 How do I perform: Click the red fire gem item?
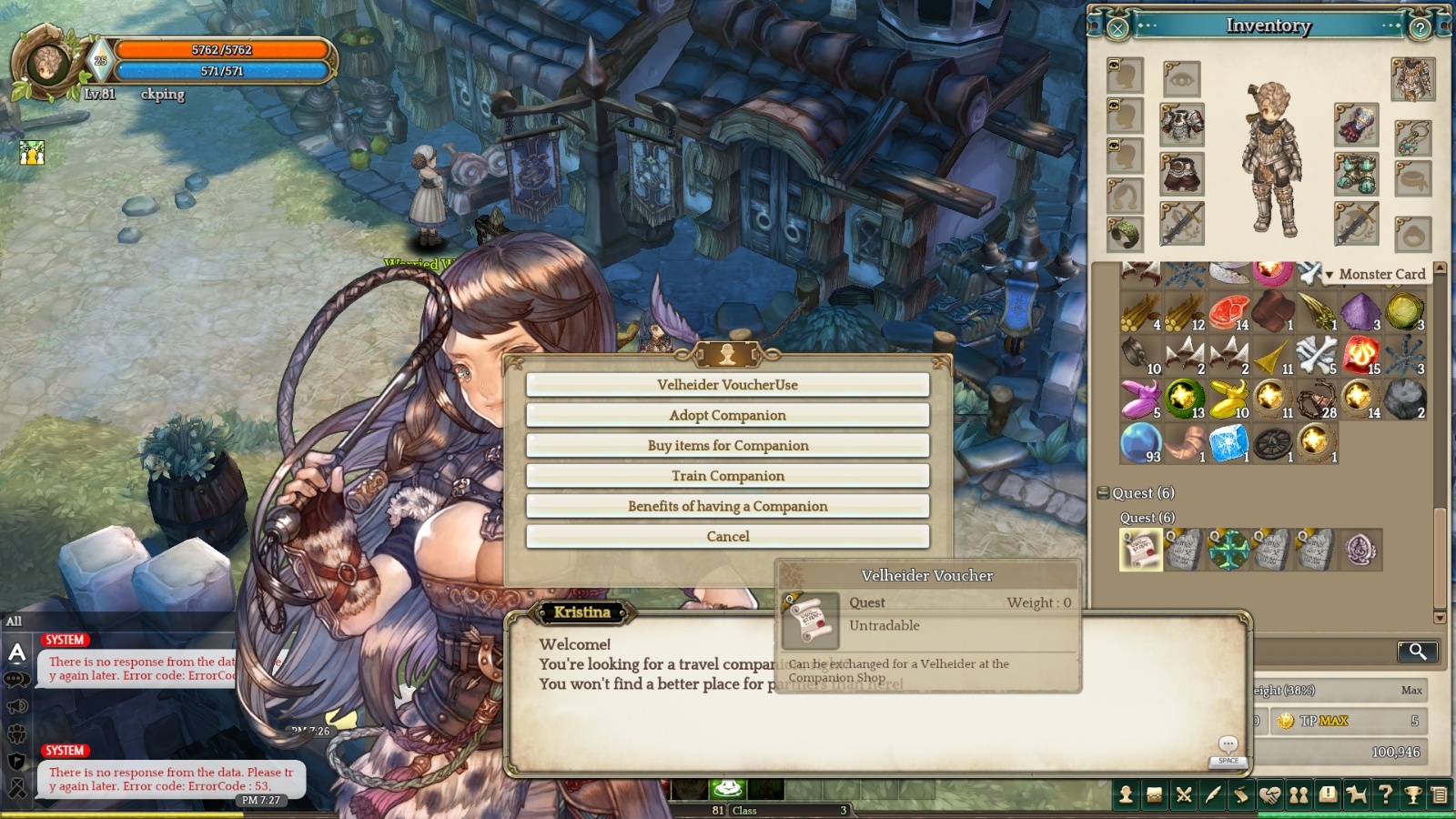[x=1360, y=354]
